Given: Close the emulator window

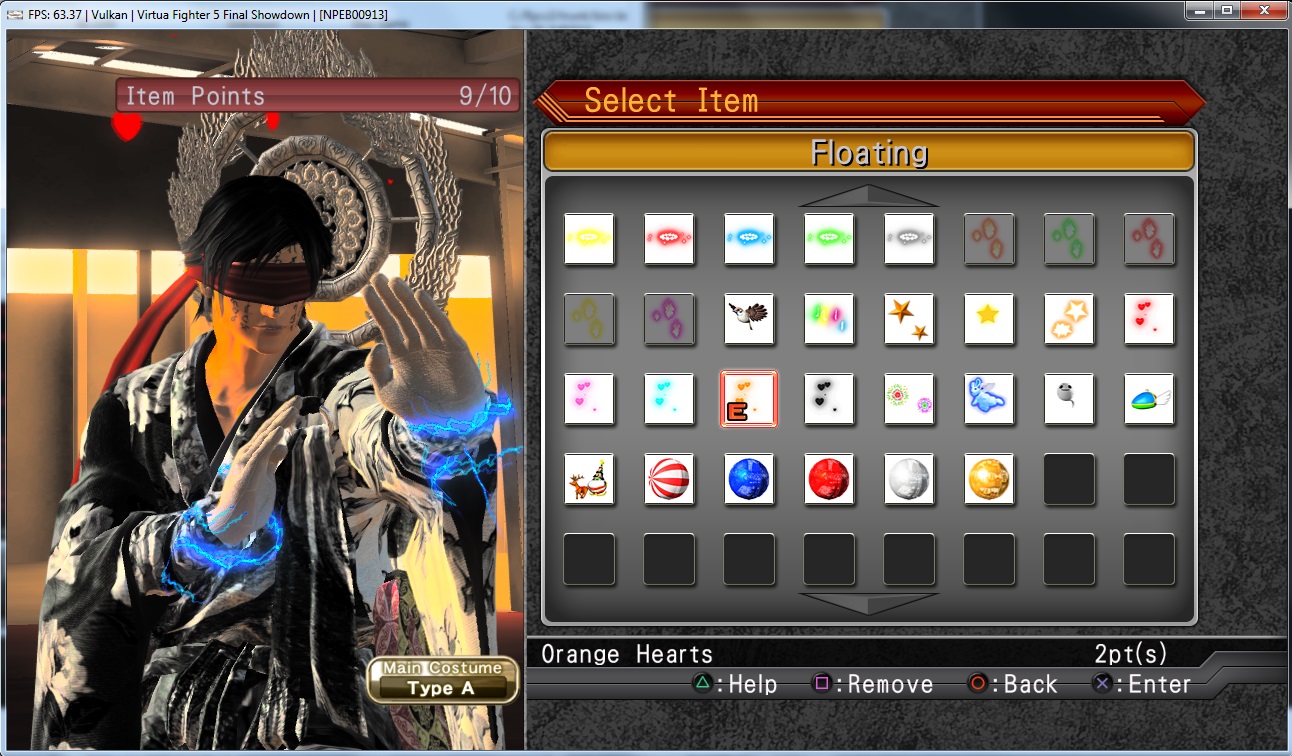Looking at the screenshot, I should (1263, 11).
